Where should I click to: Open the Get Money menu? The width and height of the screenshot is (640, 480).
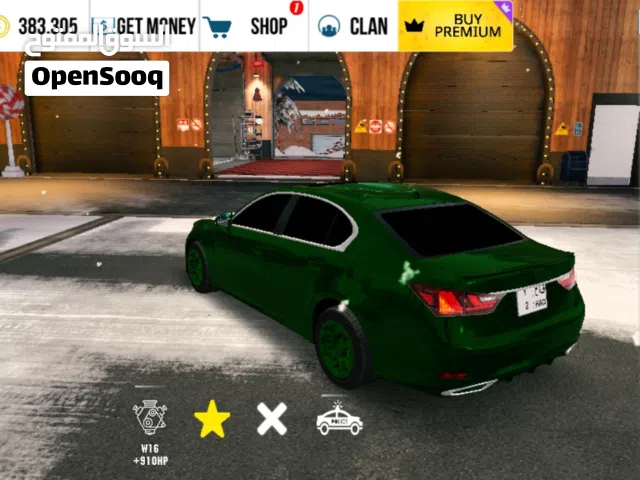click(145, 25)
